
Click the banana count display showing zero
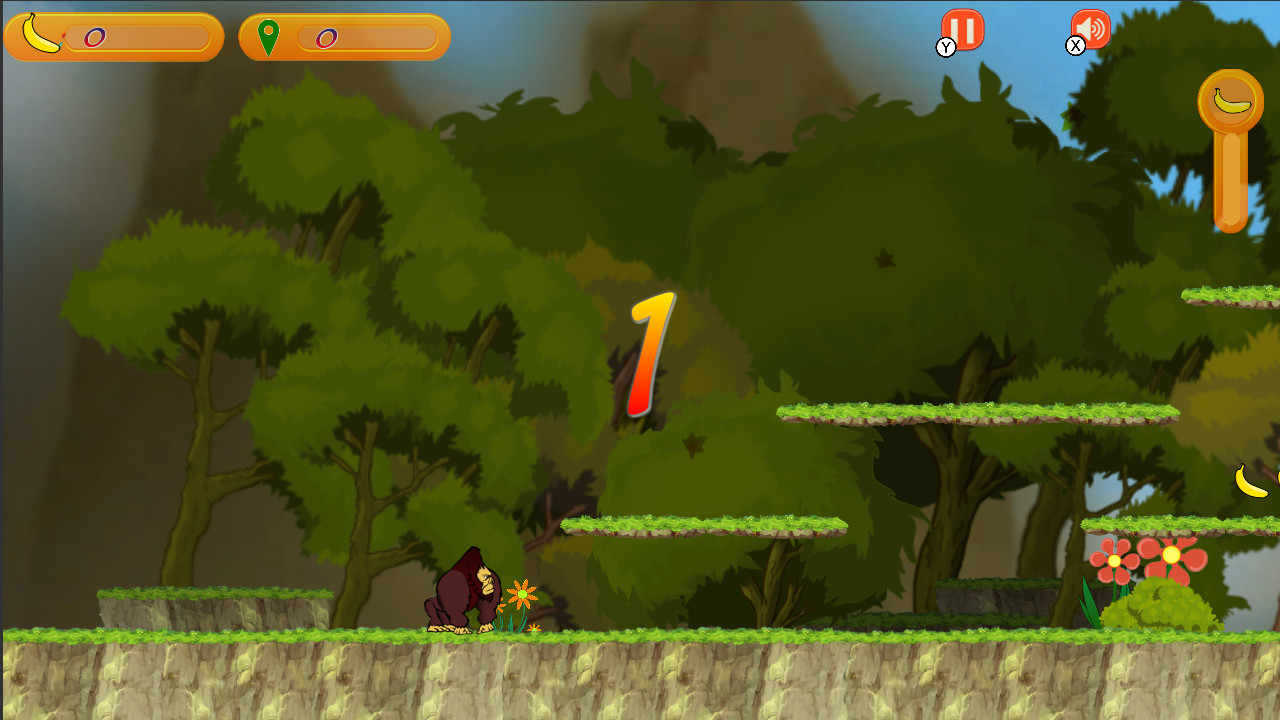(x=93, y=36)
